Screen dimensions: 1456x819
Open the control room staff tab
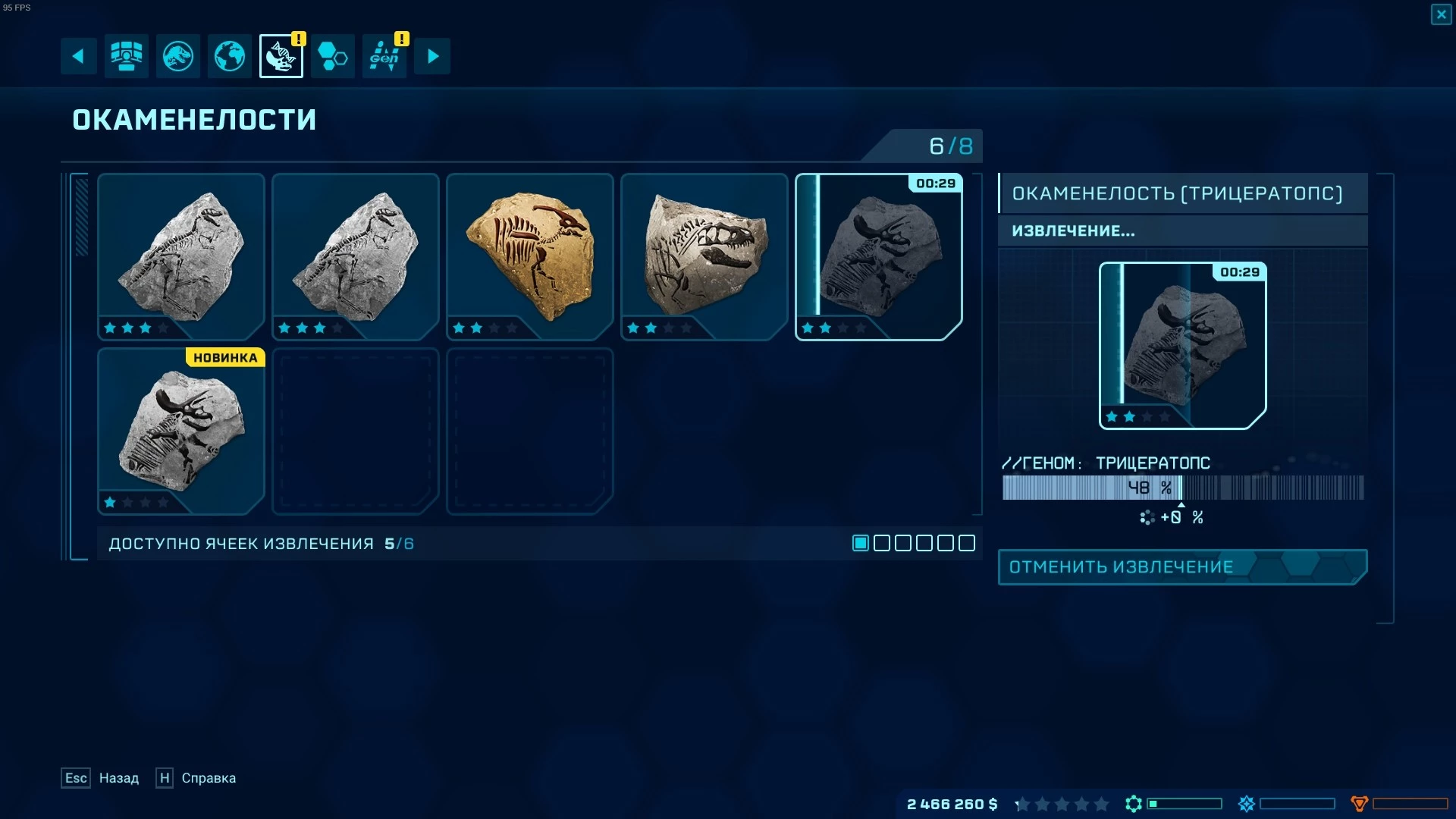(126, 56)
